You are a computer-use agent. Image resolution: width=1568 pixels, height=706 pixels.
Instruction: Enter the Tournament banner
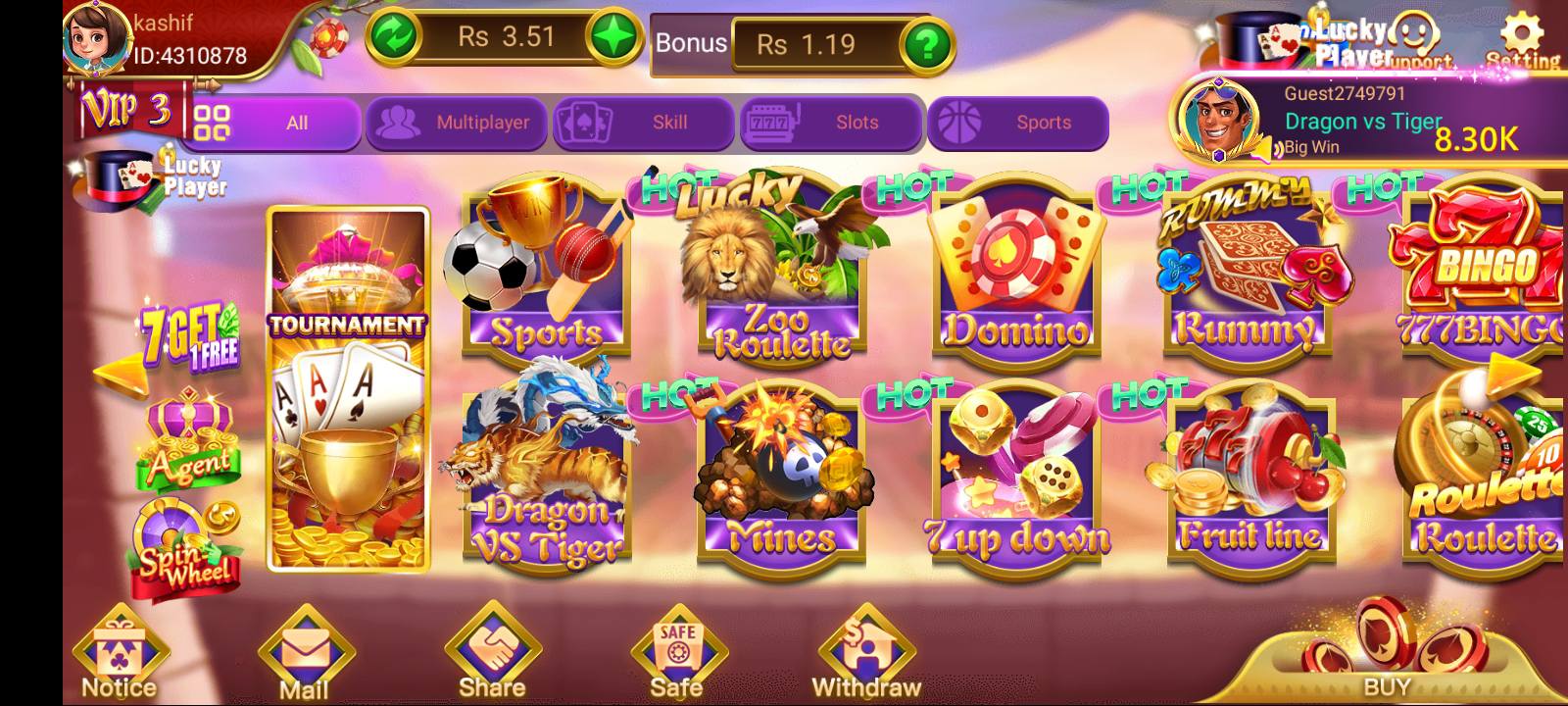click(x=348, y=389)
